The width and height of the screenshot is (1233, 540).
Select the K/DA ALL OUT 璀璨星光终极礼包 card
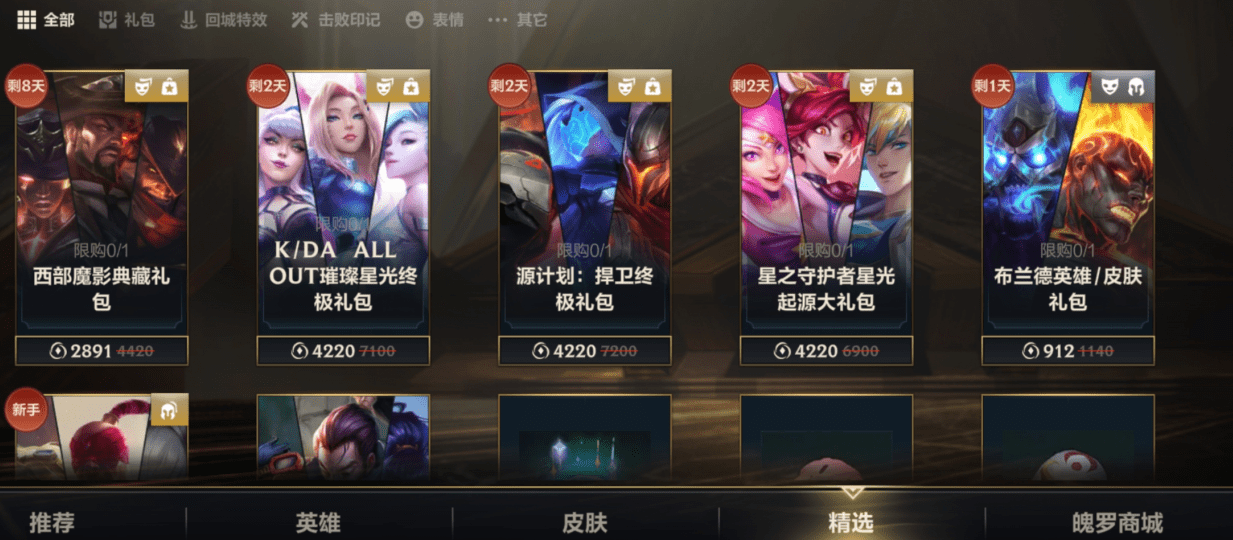coord(343,200)
